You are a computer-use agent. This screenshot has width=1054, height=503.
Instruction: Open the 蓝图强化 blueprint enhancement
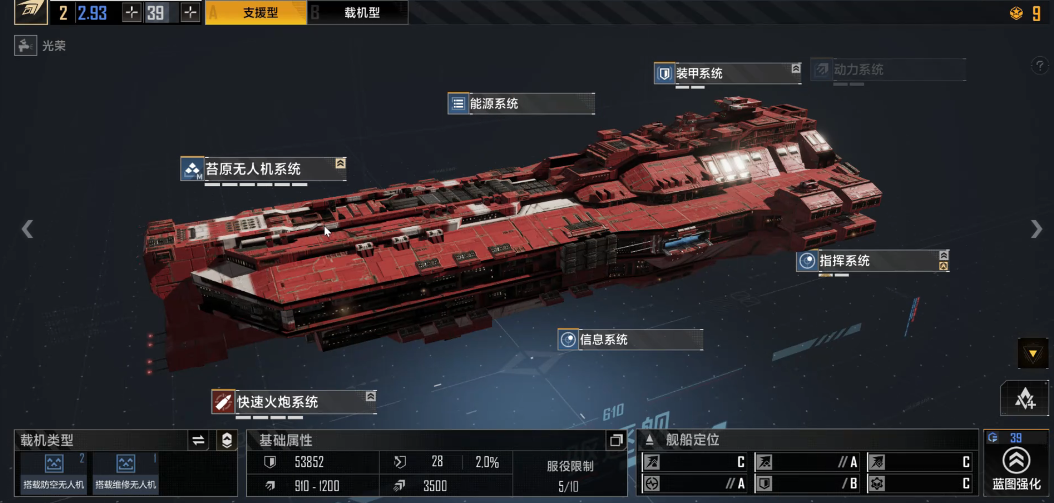coord(1016,466)
